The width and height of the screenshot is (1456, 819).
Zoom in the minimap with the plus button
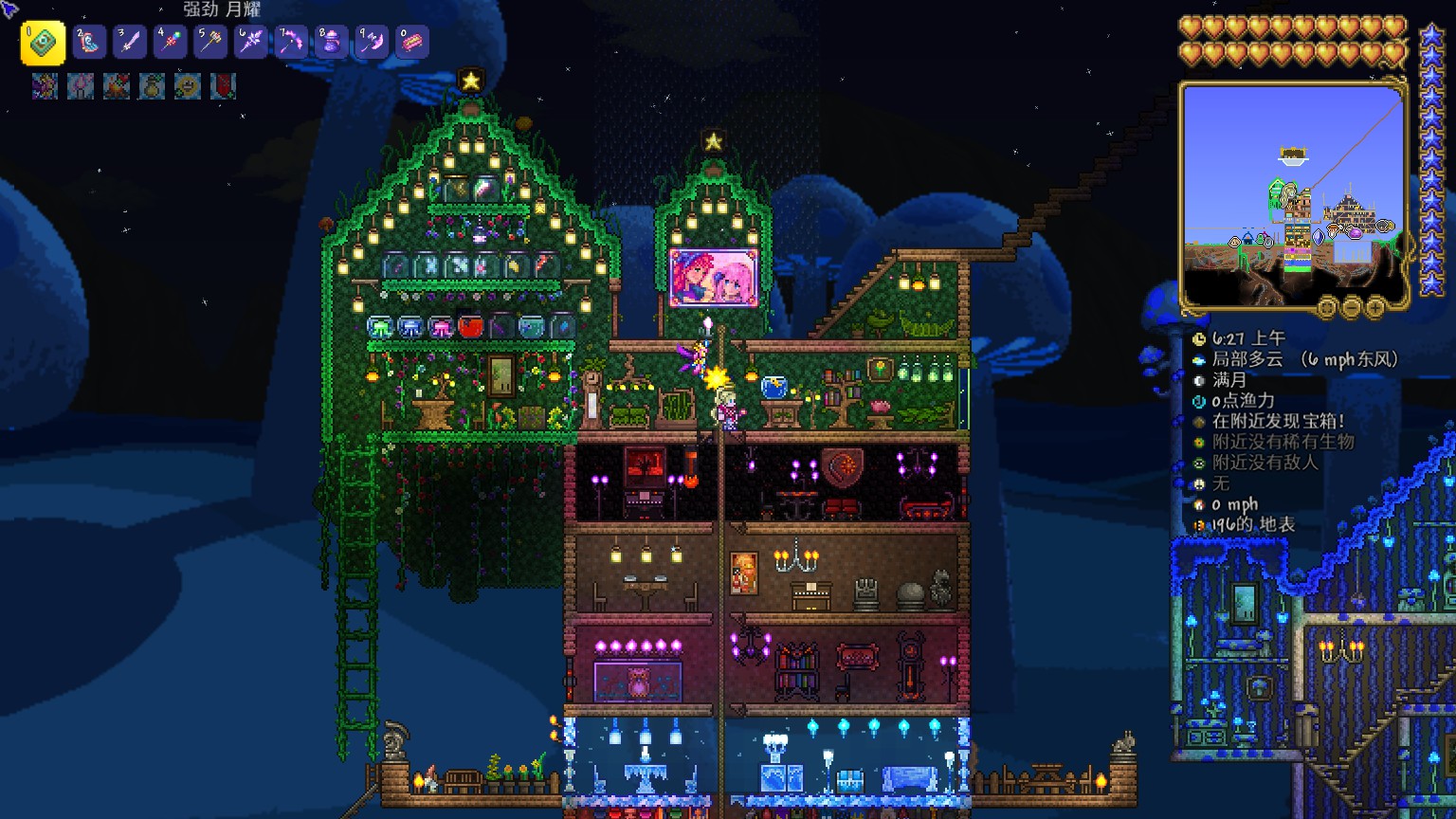click(x=1374, y=307)
